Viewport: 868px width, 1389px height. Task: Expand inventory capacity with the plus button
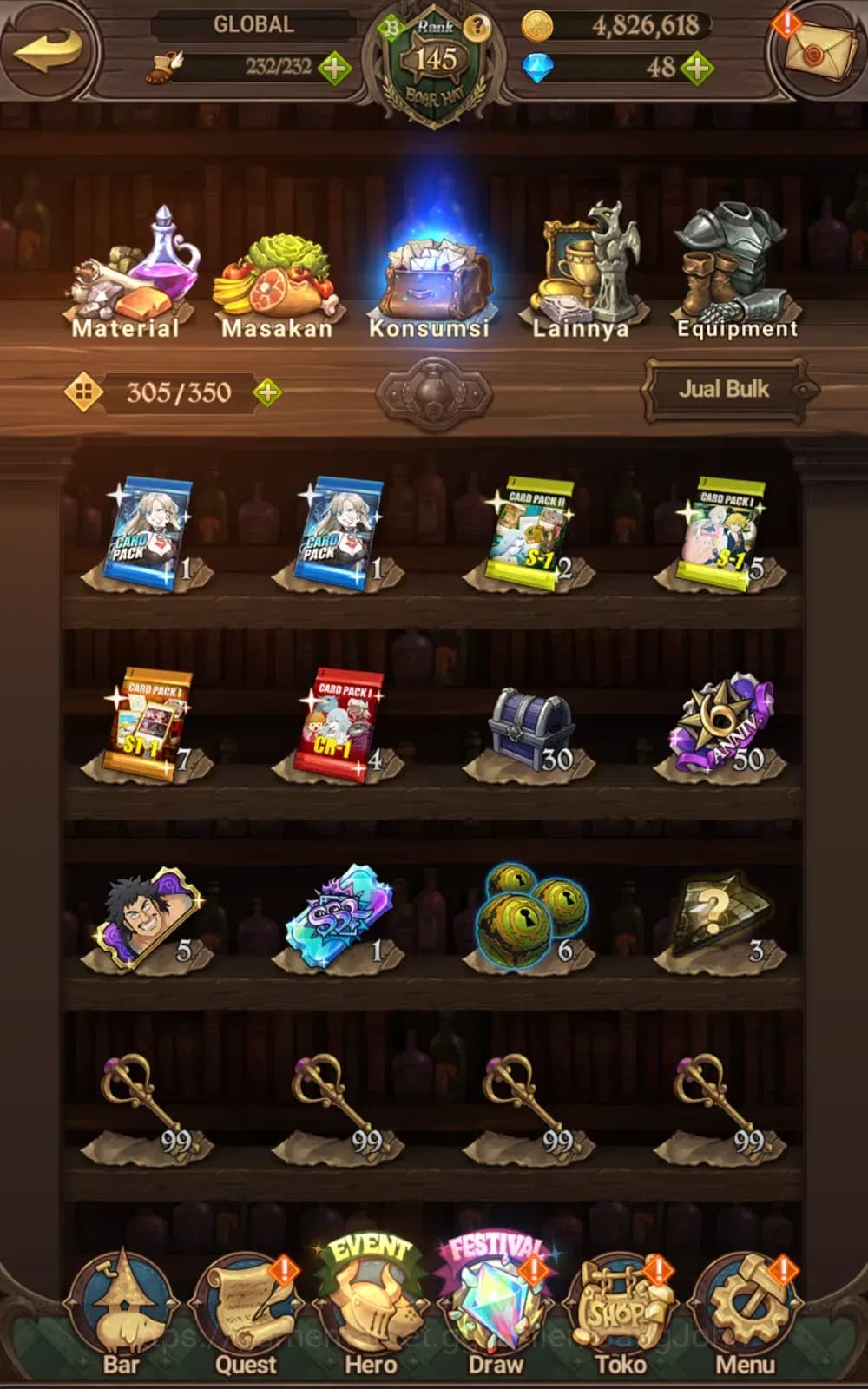(x=267, y=392)
